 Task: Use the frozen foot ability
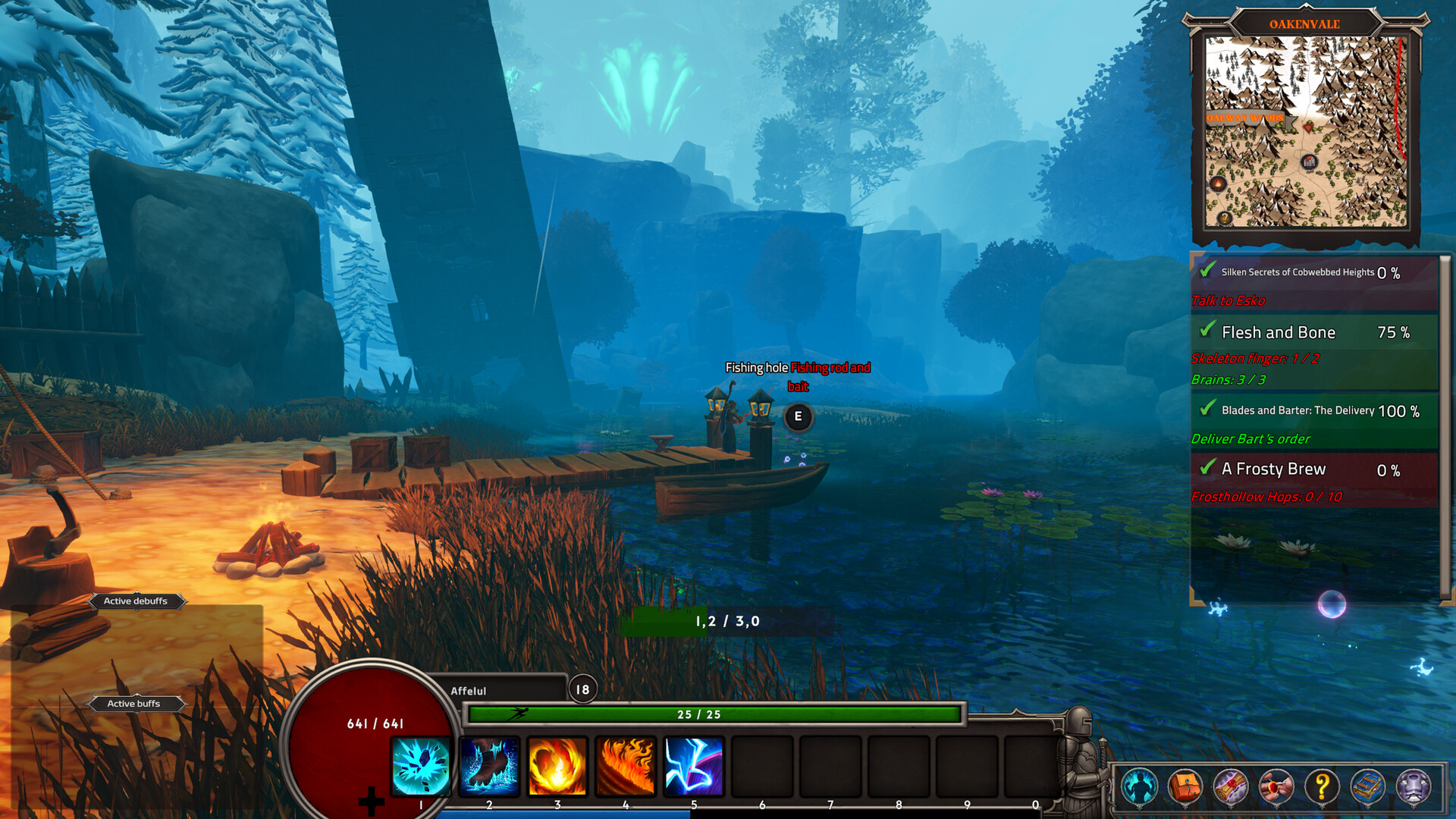(489, 766)
